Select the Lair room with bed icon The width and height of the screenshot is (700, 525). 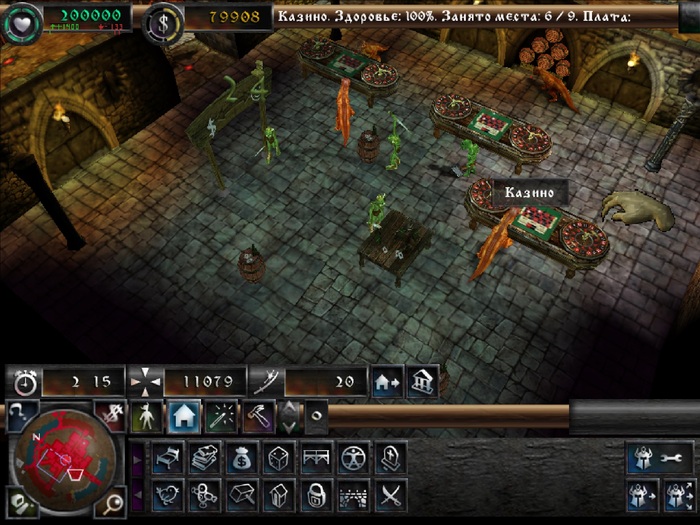pyautogui.click(x=167, y=458)
